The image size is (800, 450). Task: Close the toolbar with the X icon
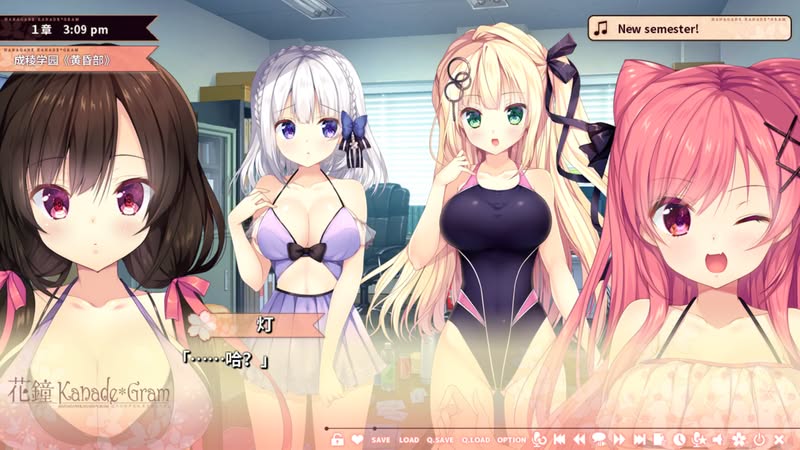tap(778, 439)
